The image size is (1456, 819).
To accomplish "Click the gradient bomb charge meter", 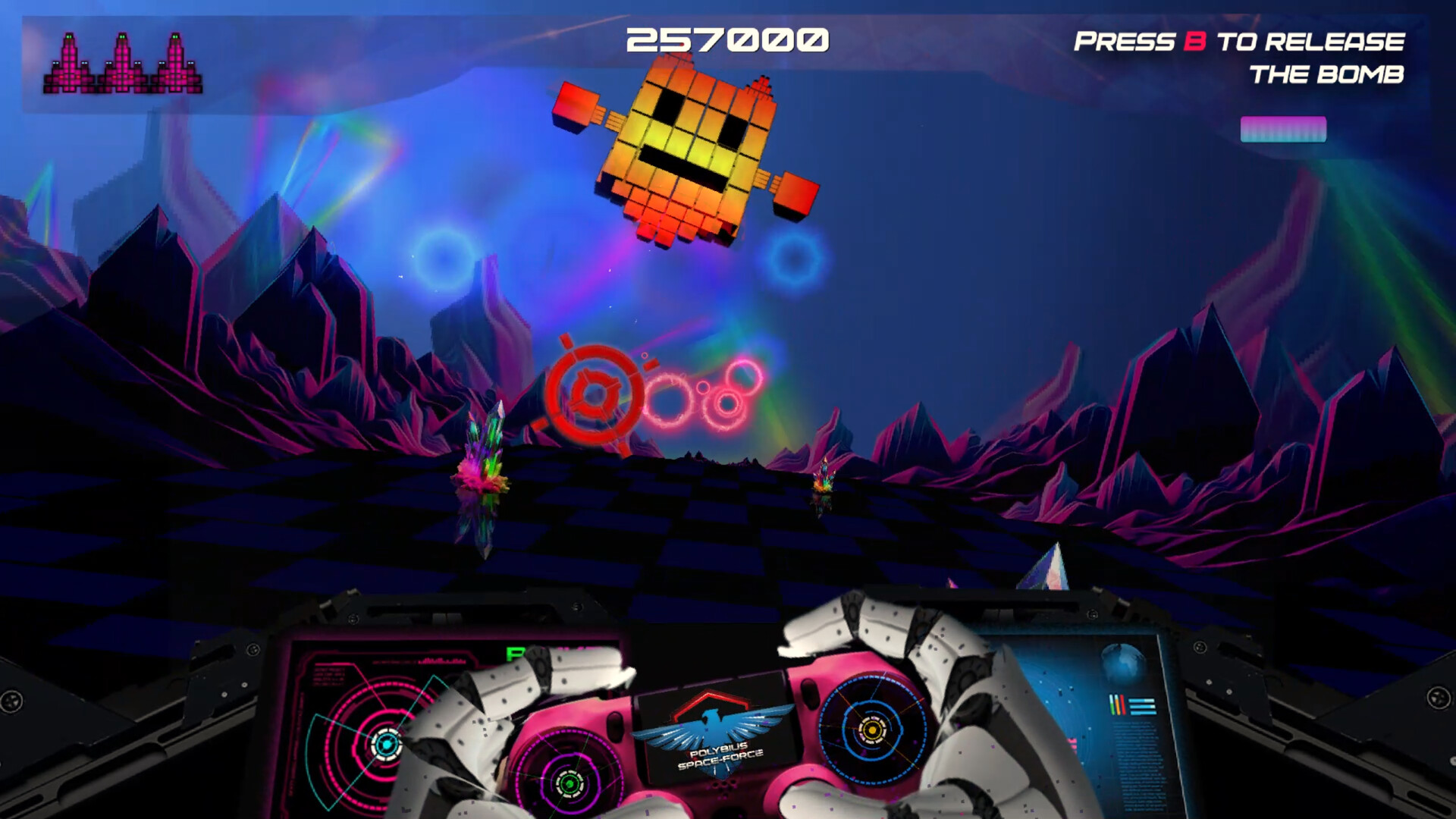I will [1283, 130].
